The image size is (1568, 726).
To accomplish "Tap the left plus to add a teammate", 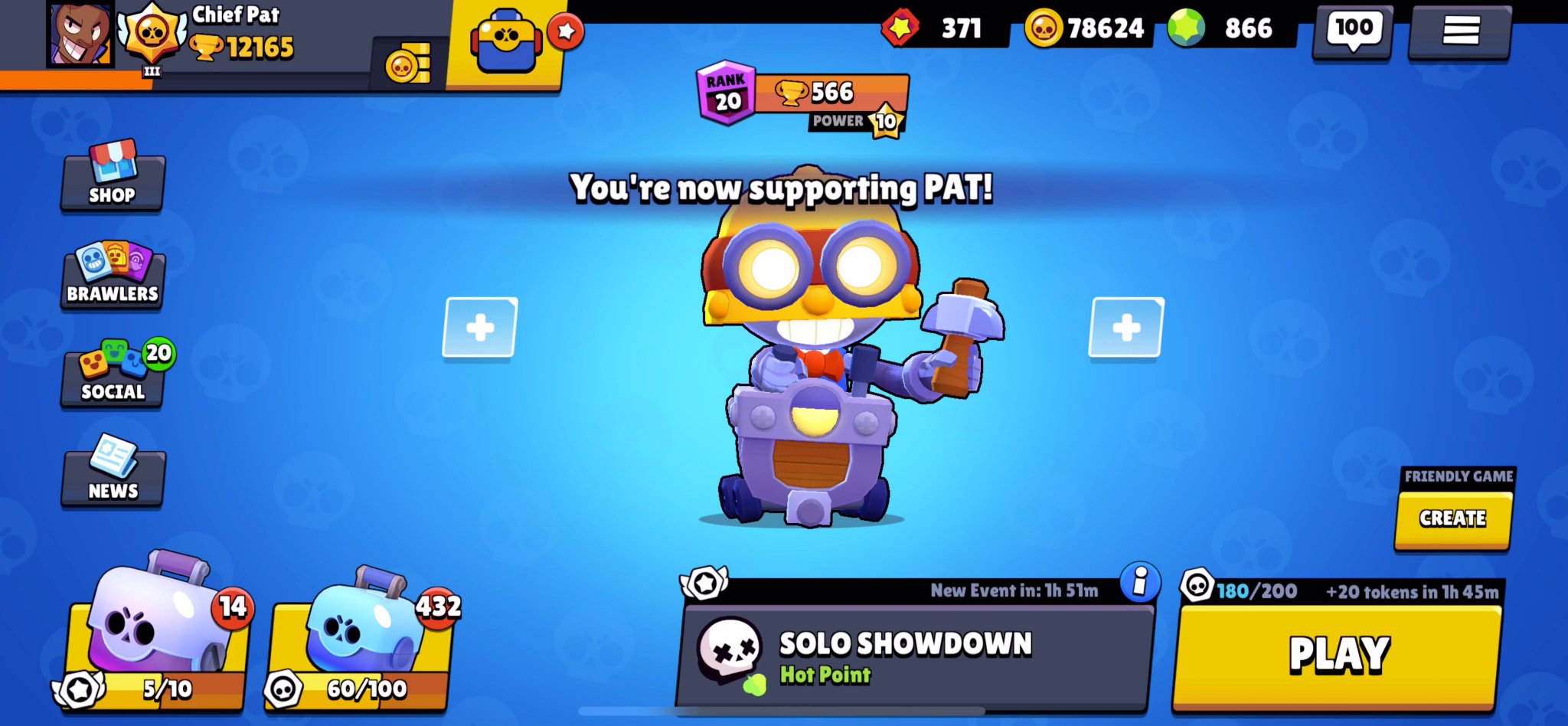I will (479, 329).
